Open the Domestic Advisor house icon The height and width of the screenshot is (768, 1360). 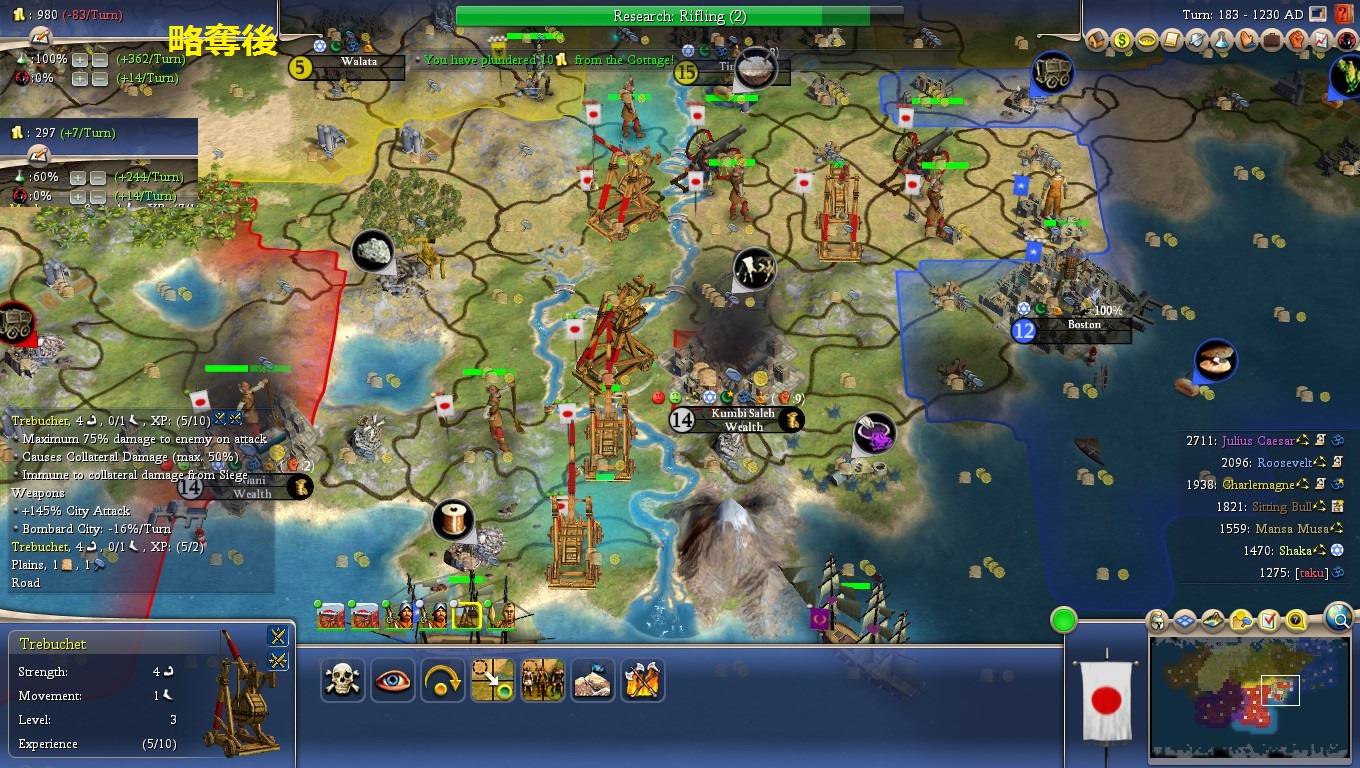pos(1097,41)
